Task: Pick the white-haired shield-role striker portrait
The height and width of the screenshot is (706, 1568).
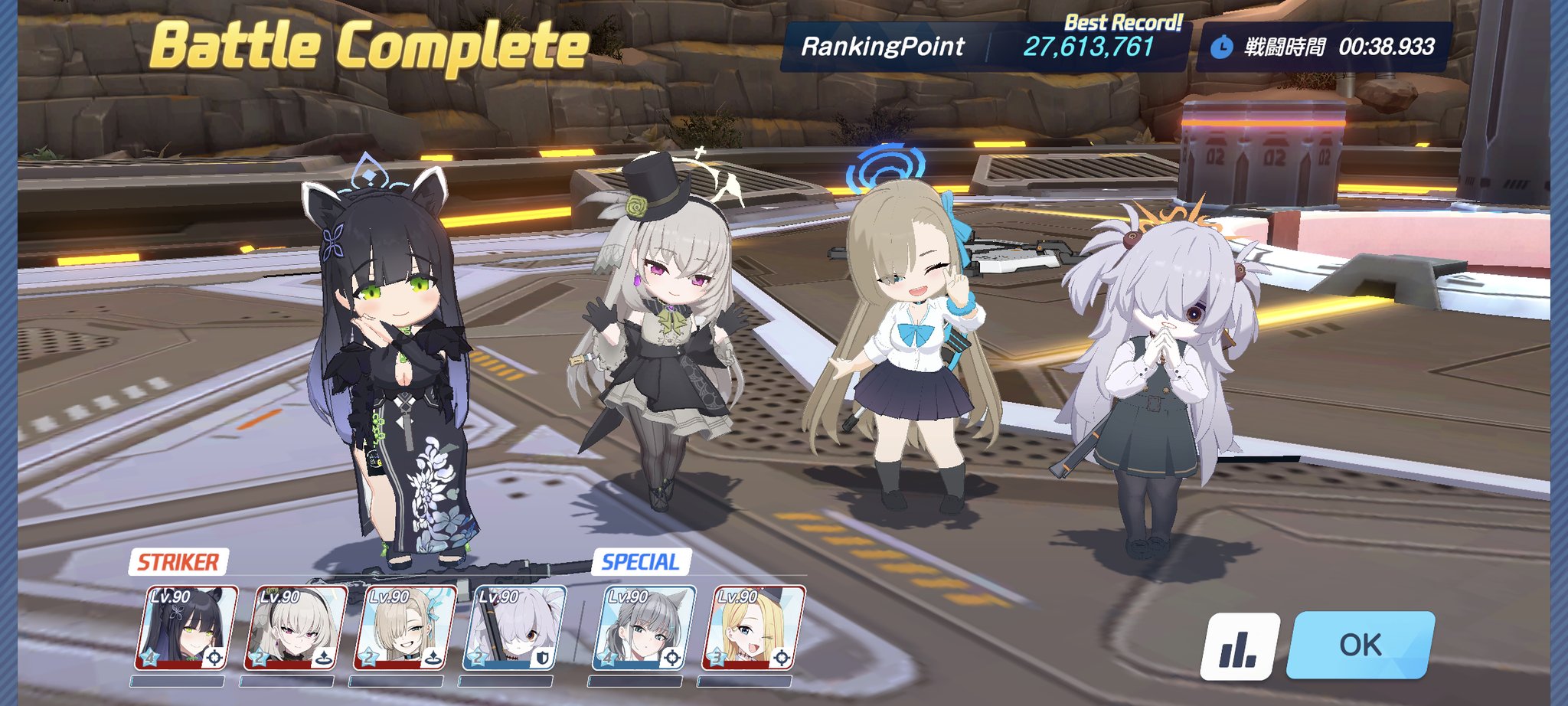Action: pyautogui.click(x=514, y=628)
